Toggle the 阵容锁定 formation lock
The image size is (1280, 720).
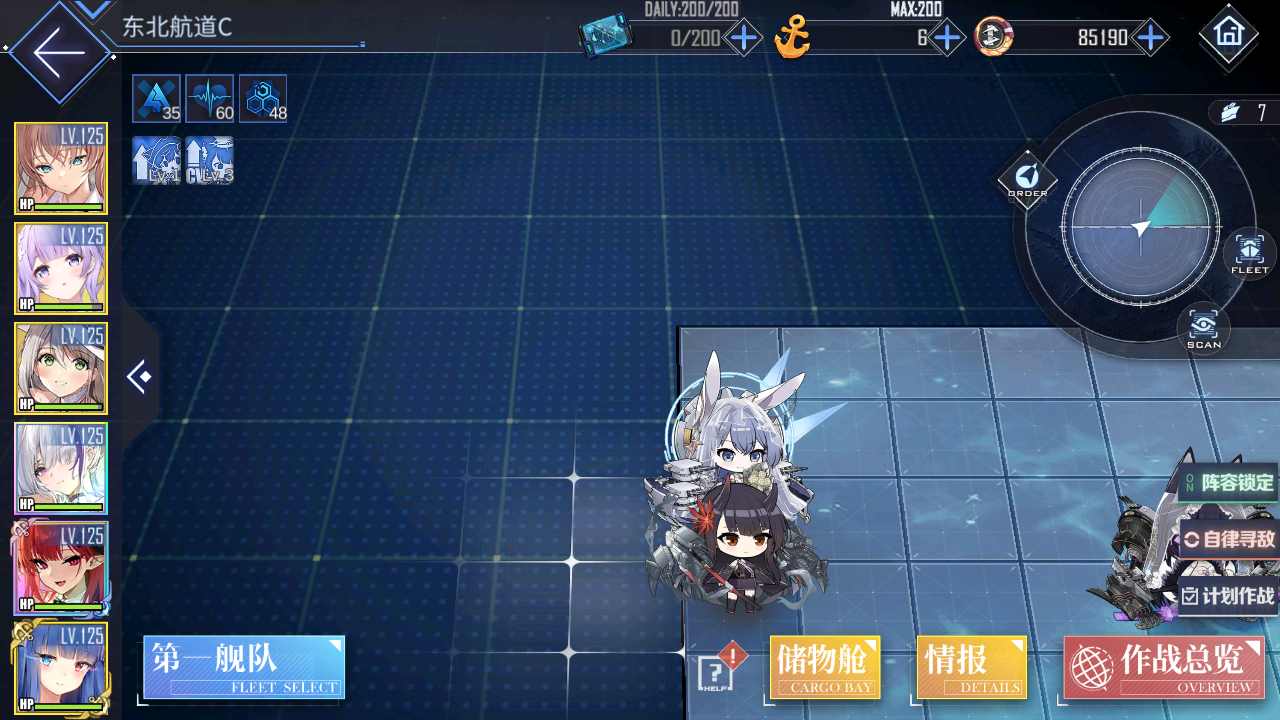tap(1228, 484)
